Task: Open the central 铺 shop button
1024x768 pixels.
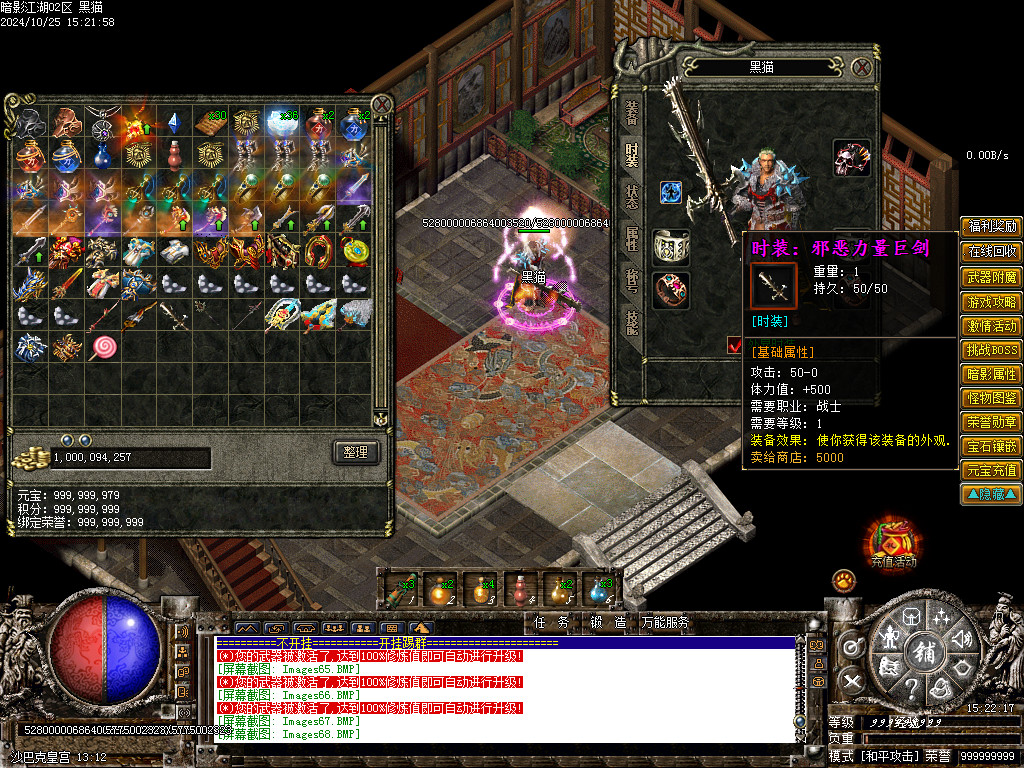Action: (922, 651)
